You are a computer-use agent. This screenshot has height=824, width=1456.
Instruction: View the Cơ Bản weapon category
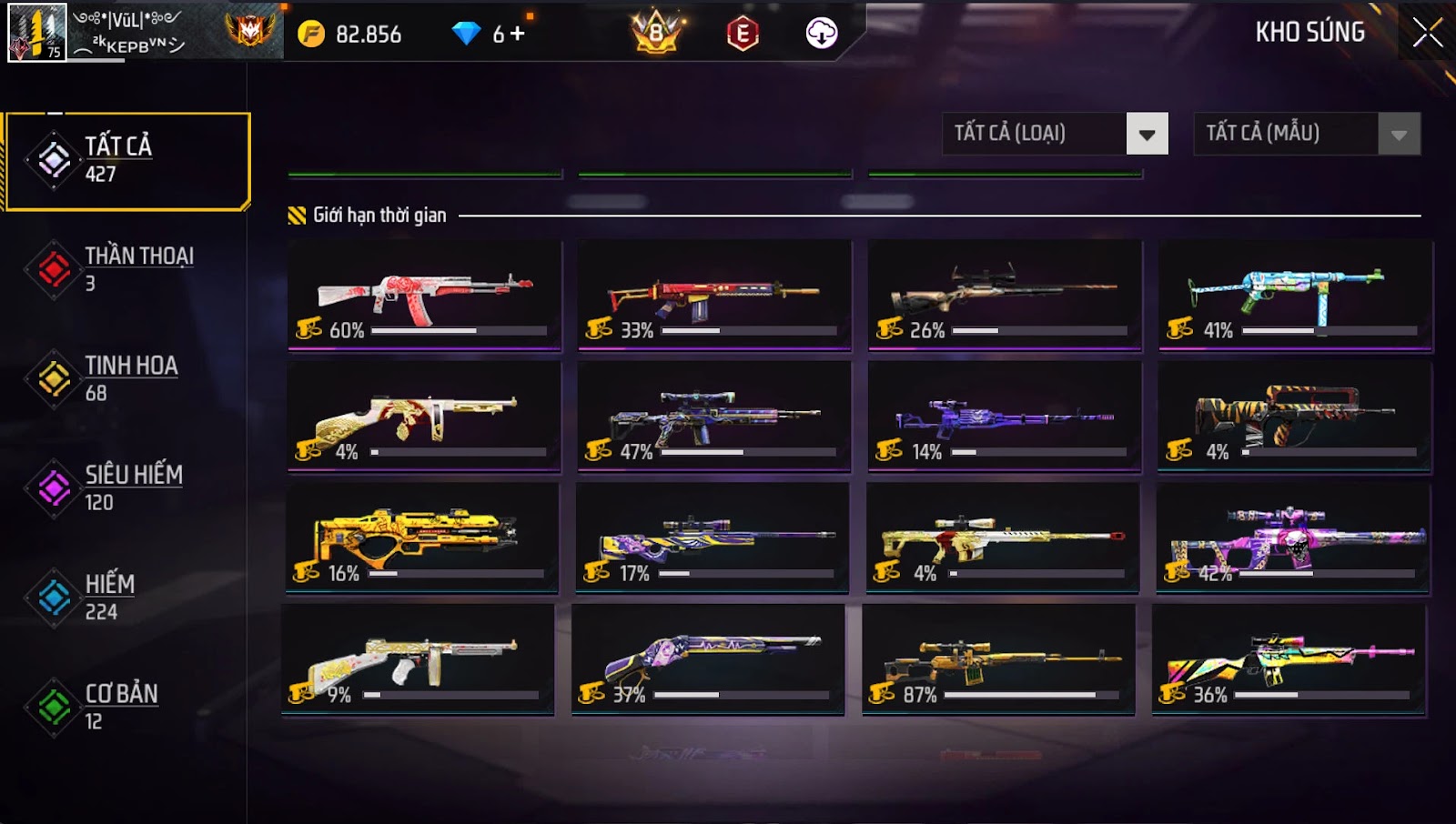[x=127, y=706]
